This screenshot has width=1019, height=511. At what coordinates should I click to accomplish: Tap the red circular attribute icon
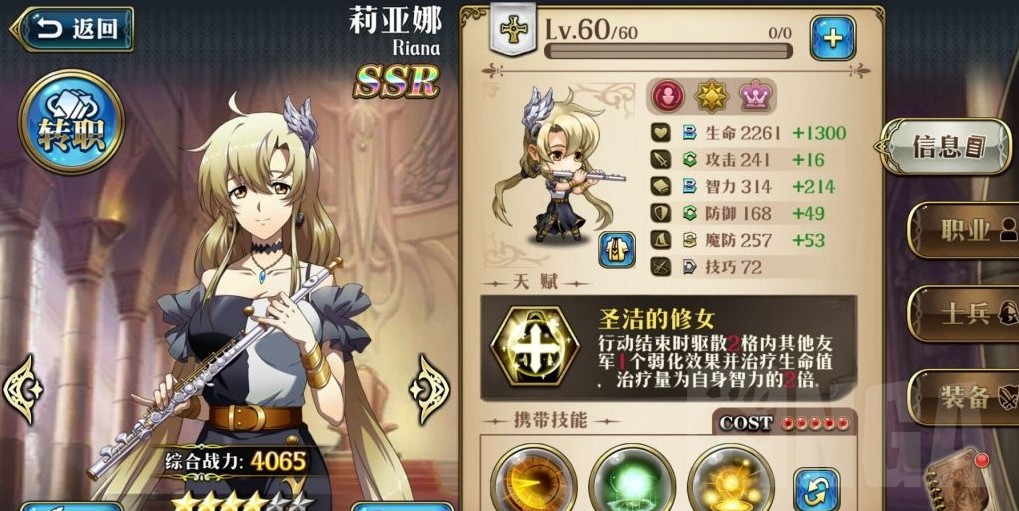665,97
